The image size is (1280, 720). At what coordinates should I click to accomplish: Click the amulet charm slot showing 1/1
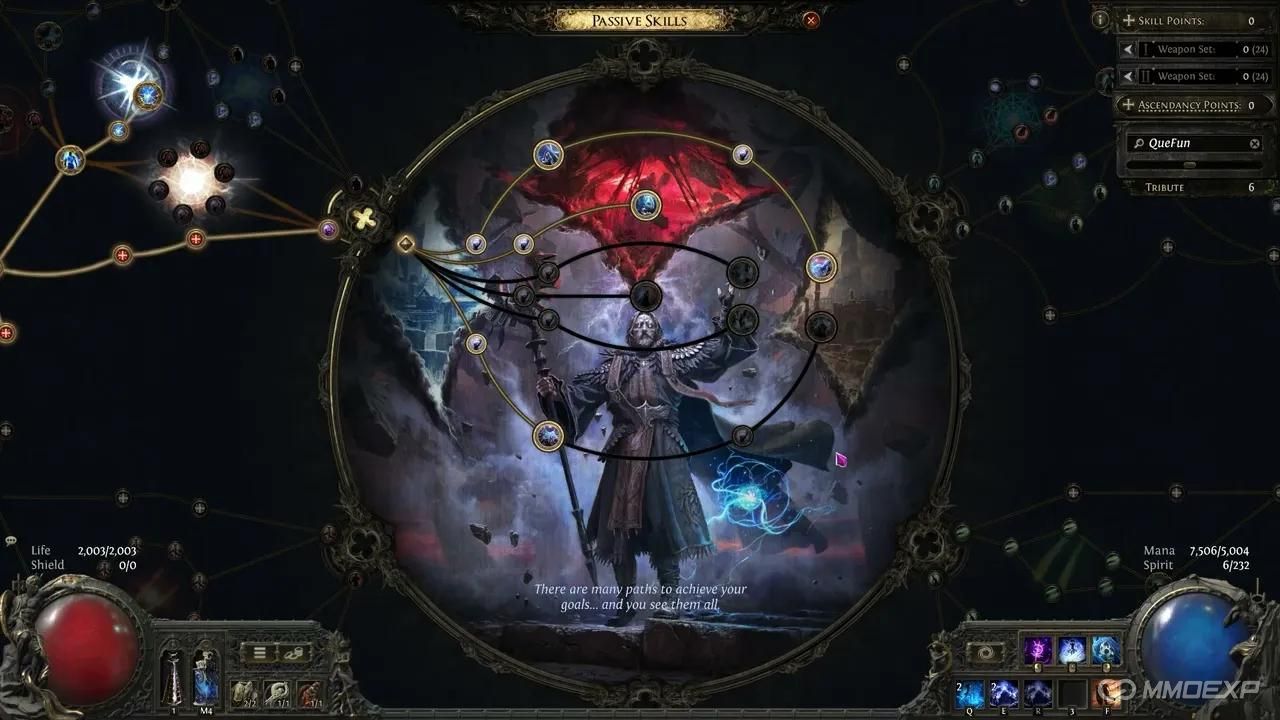click(x=278, y=692)
